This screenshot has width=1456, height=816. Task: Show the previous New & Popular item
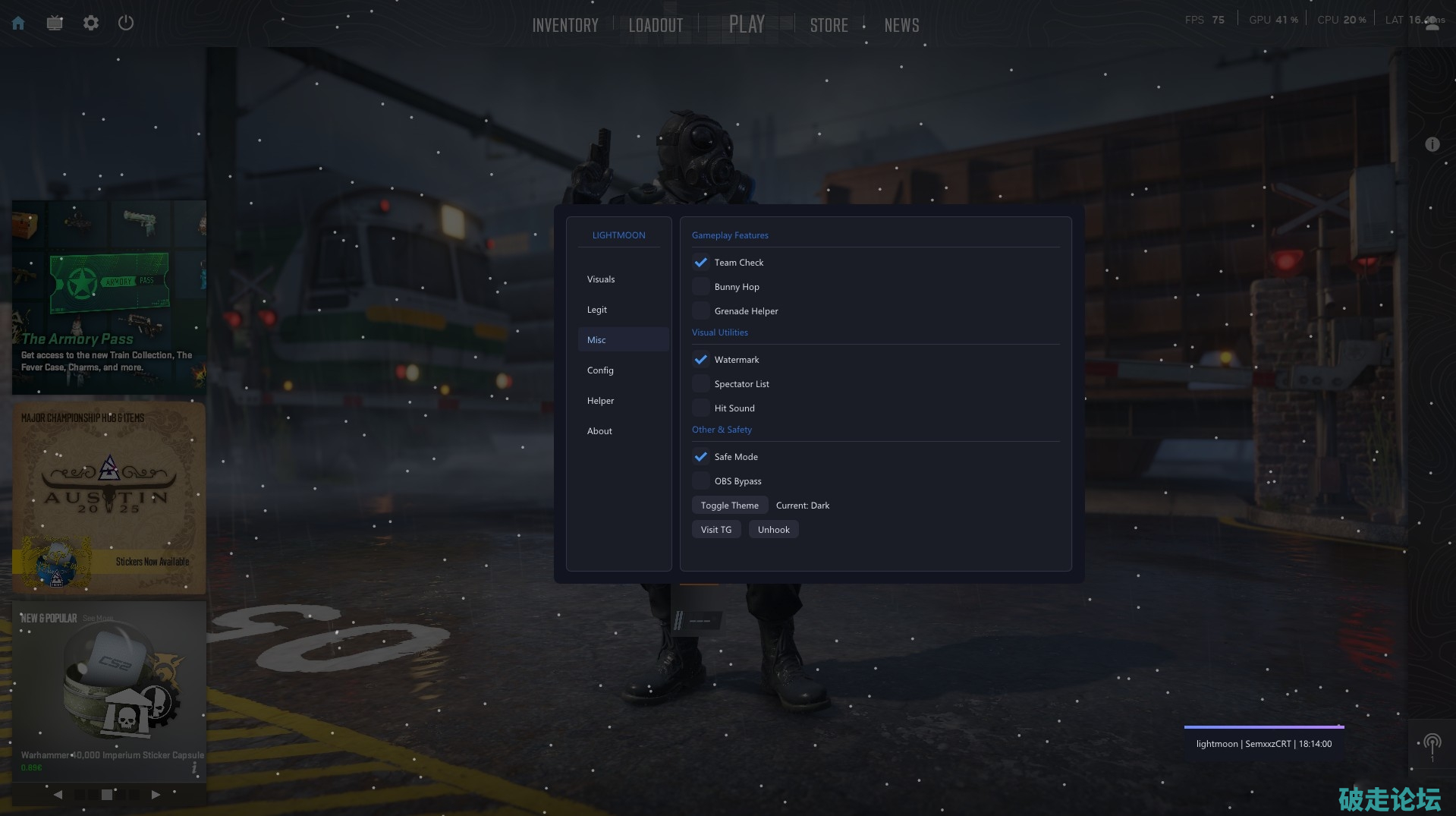point(58,795)
